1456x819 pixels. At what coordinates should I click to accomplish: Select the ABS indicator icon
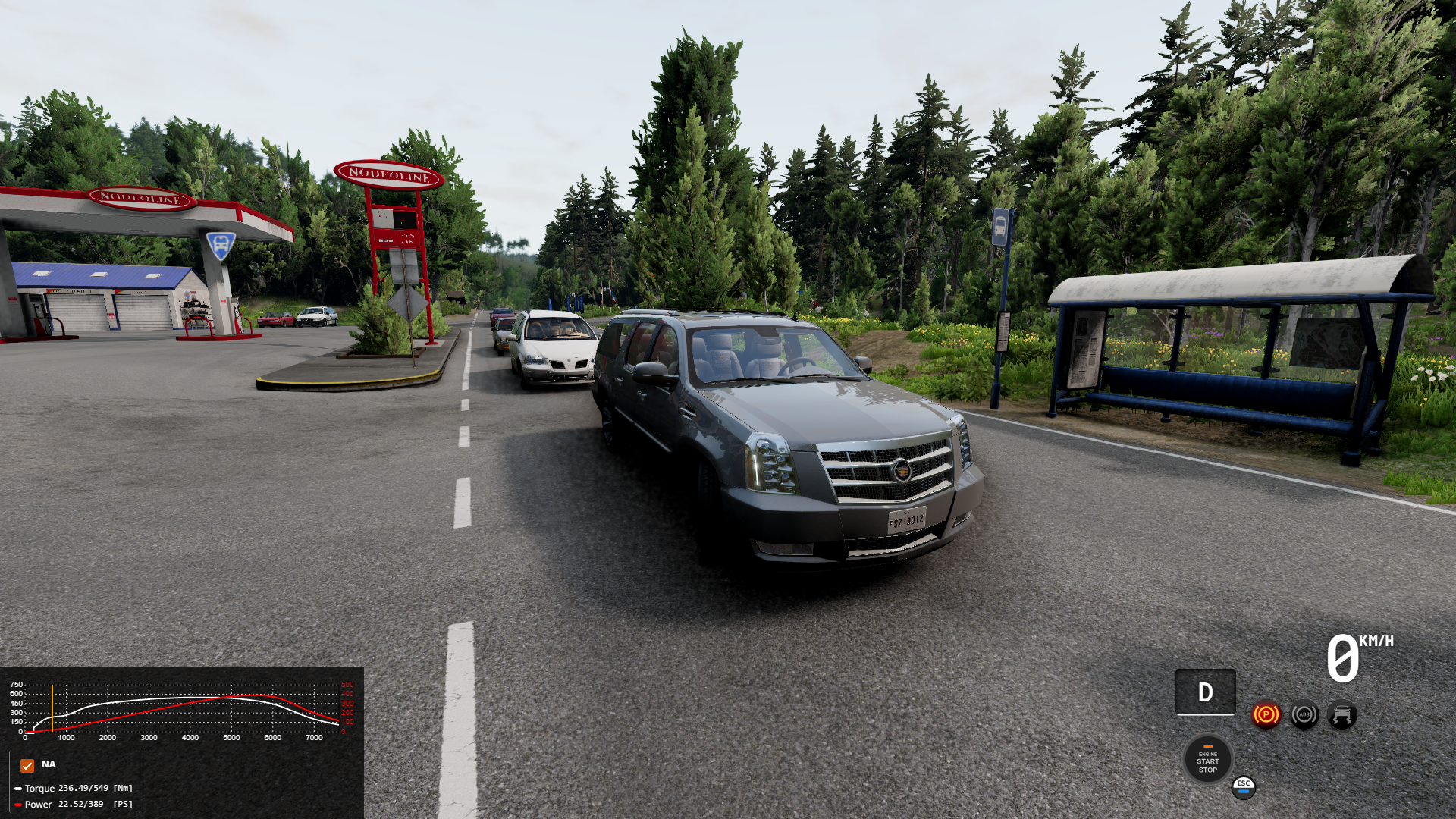click(x=1304, y=714)
